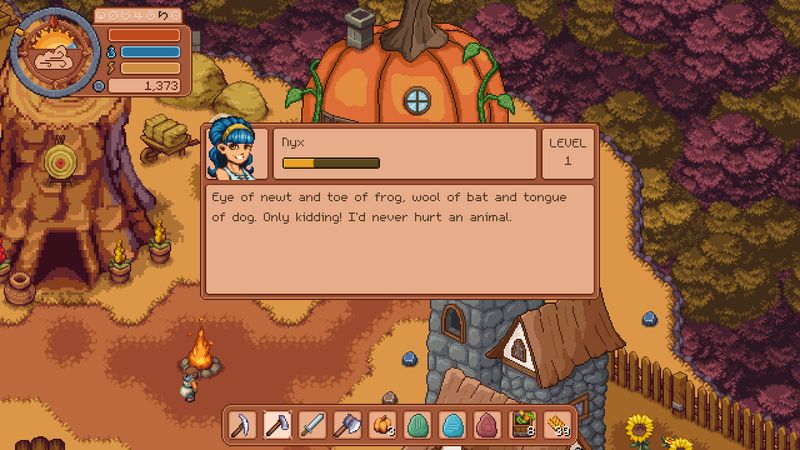
Task: Advance Nyx's dialogue text
Action: 400,238
